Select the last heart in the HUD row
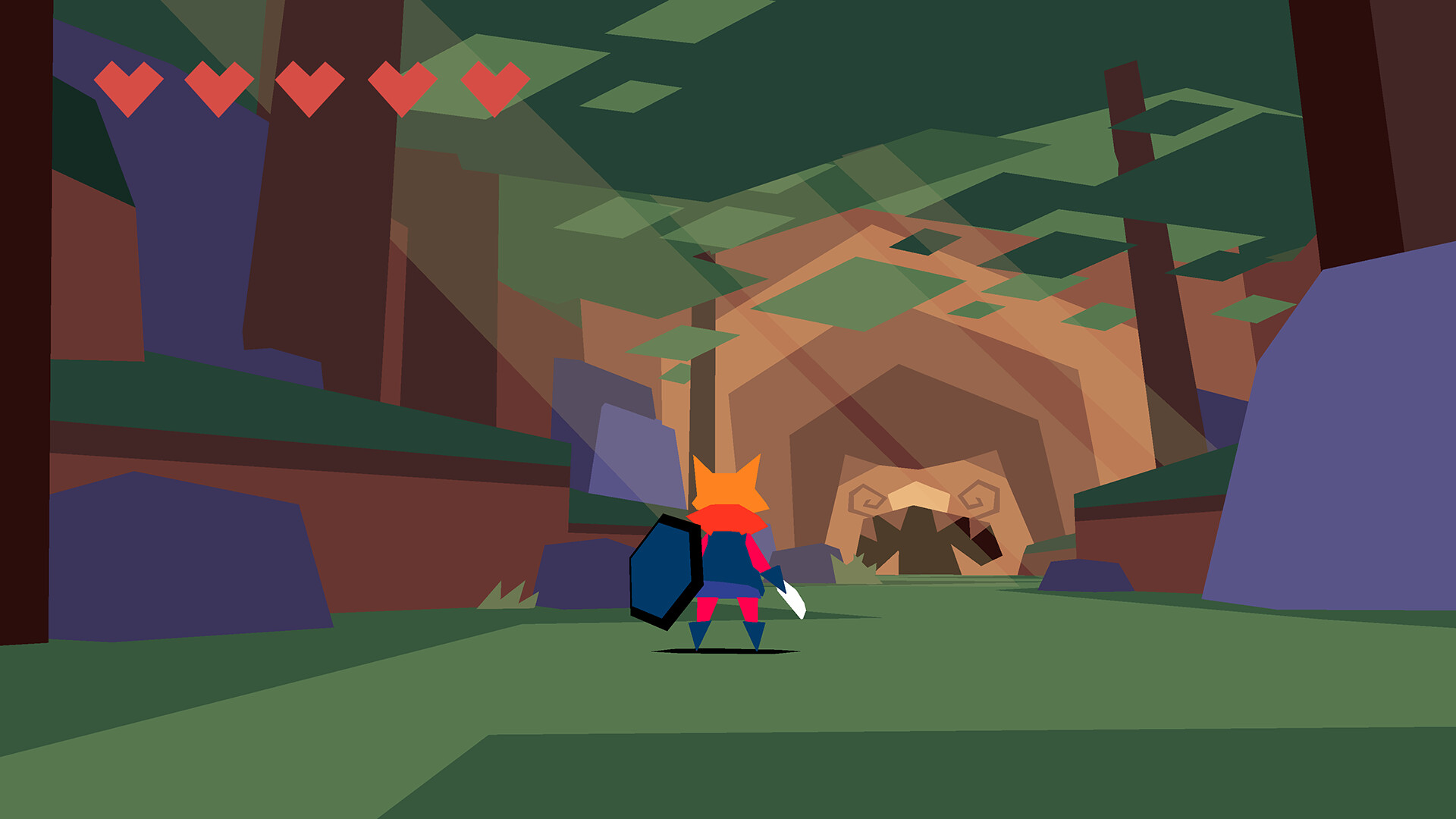The width and height of the screenshot is (1456, 819). coord(494,86)
